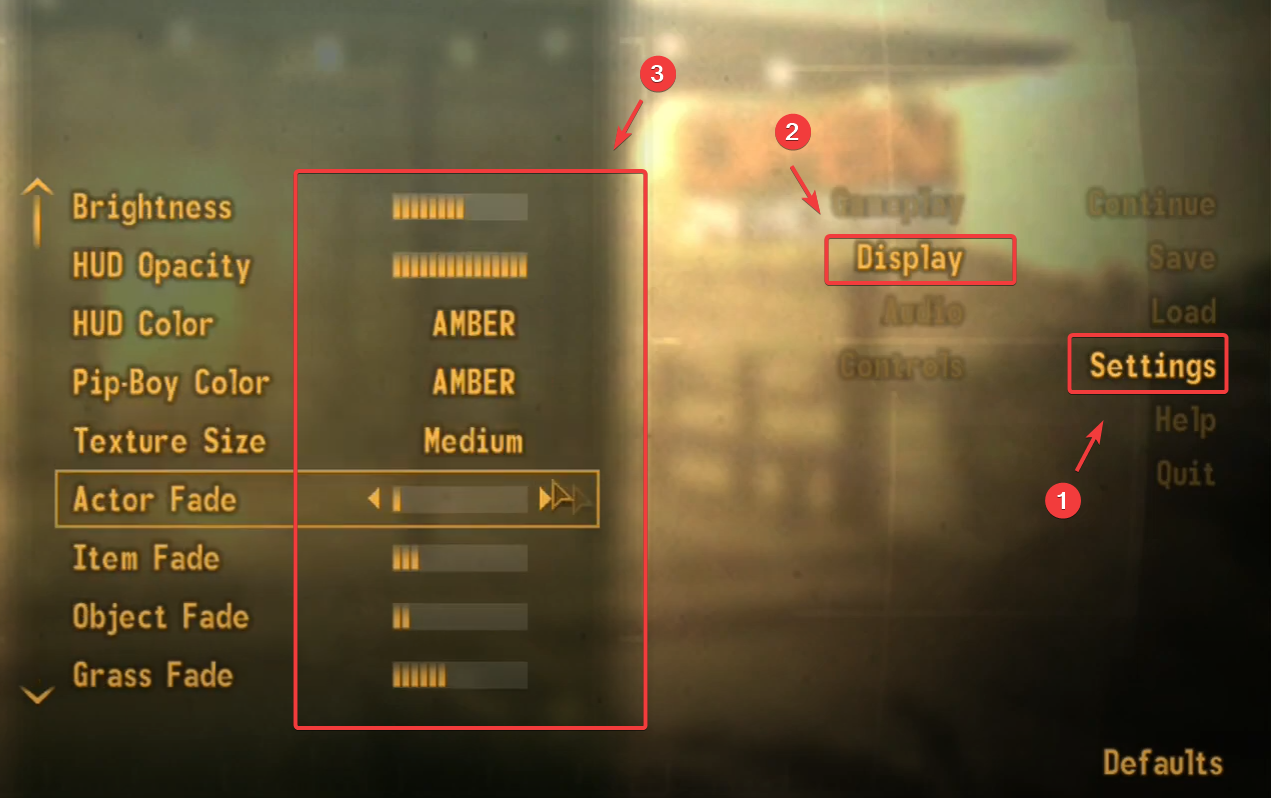
Task: Show the Help menu
Action: coord(1185,420)
